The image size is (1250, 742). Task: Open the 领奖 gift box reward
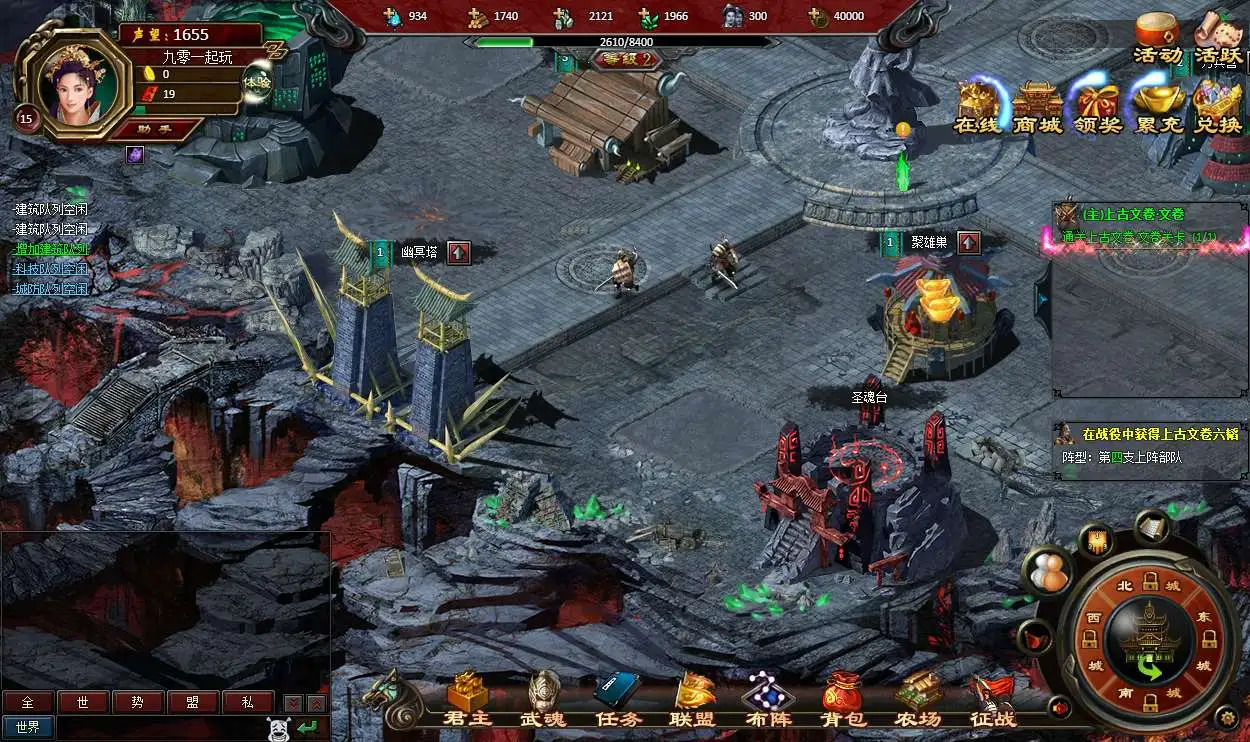[x=1098, y=106]
